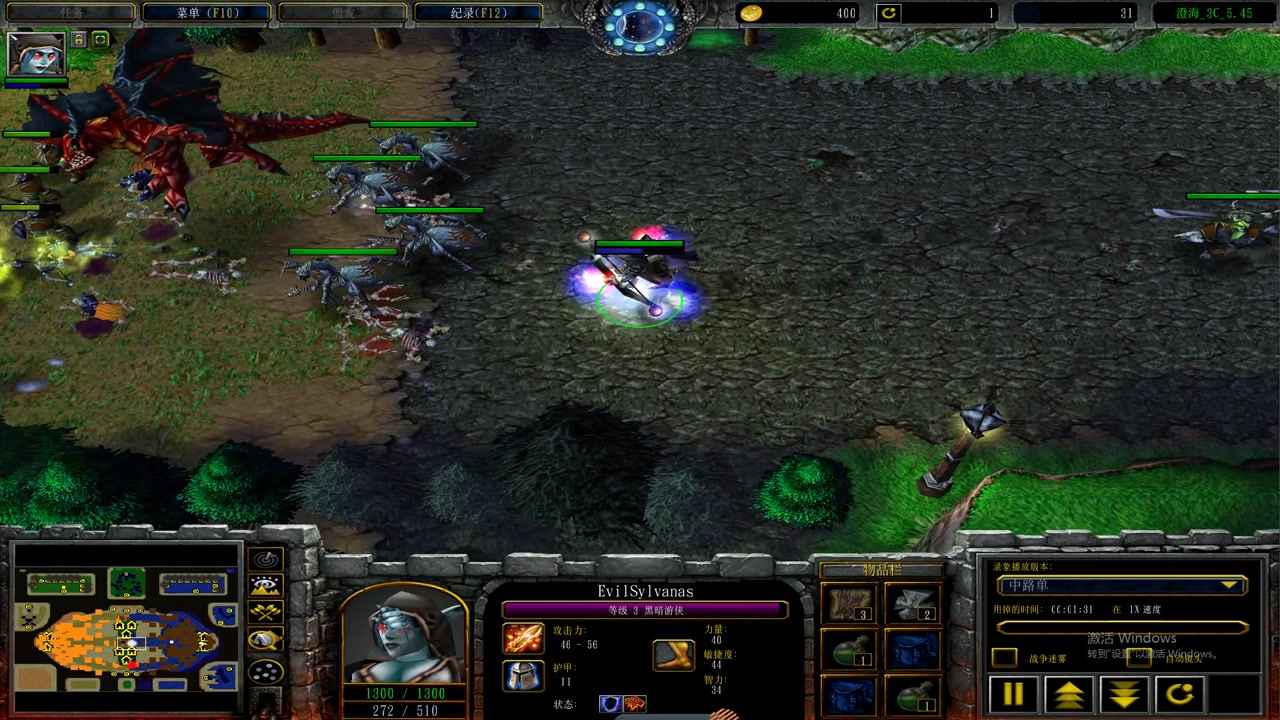The width and height of the screenshot is (1280, 720).
Task: Click the formation toggle button below minimap
Action: [x=266, y=672]
